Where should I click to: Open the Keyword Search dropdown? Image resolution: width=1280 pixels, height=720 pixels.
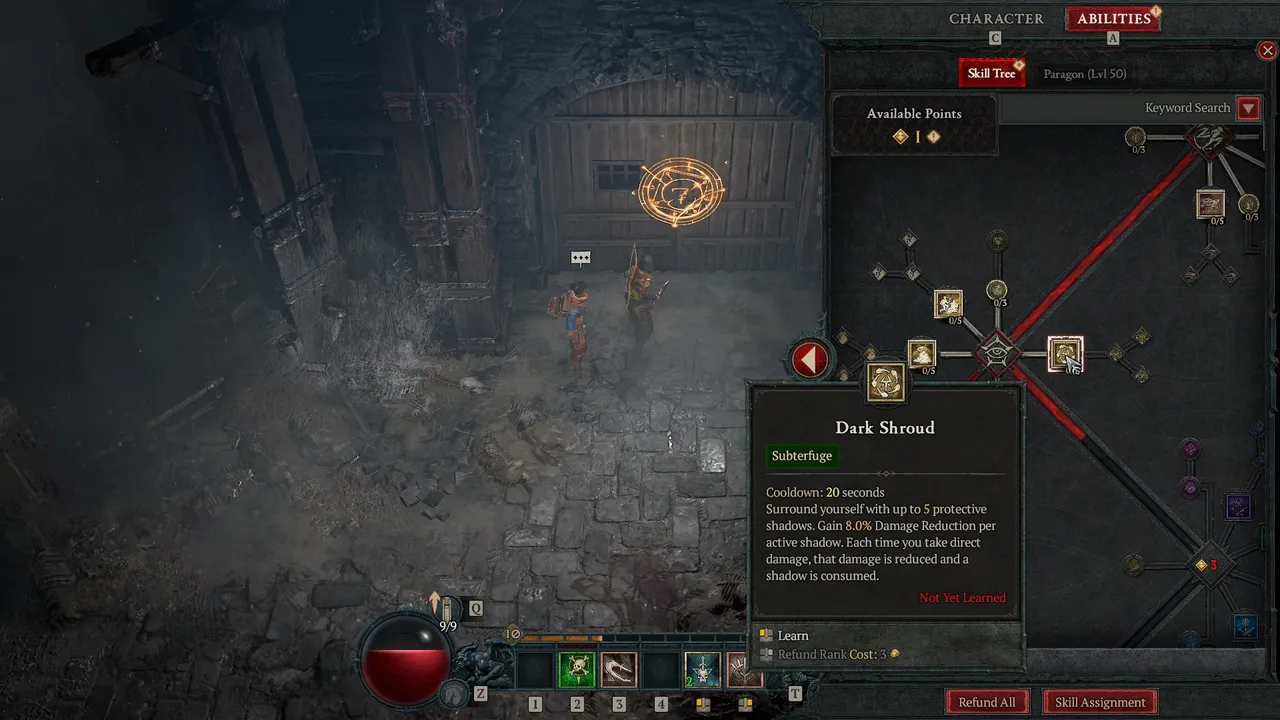pyautogui.click(x=1248, y=108)
